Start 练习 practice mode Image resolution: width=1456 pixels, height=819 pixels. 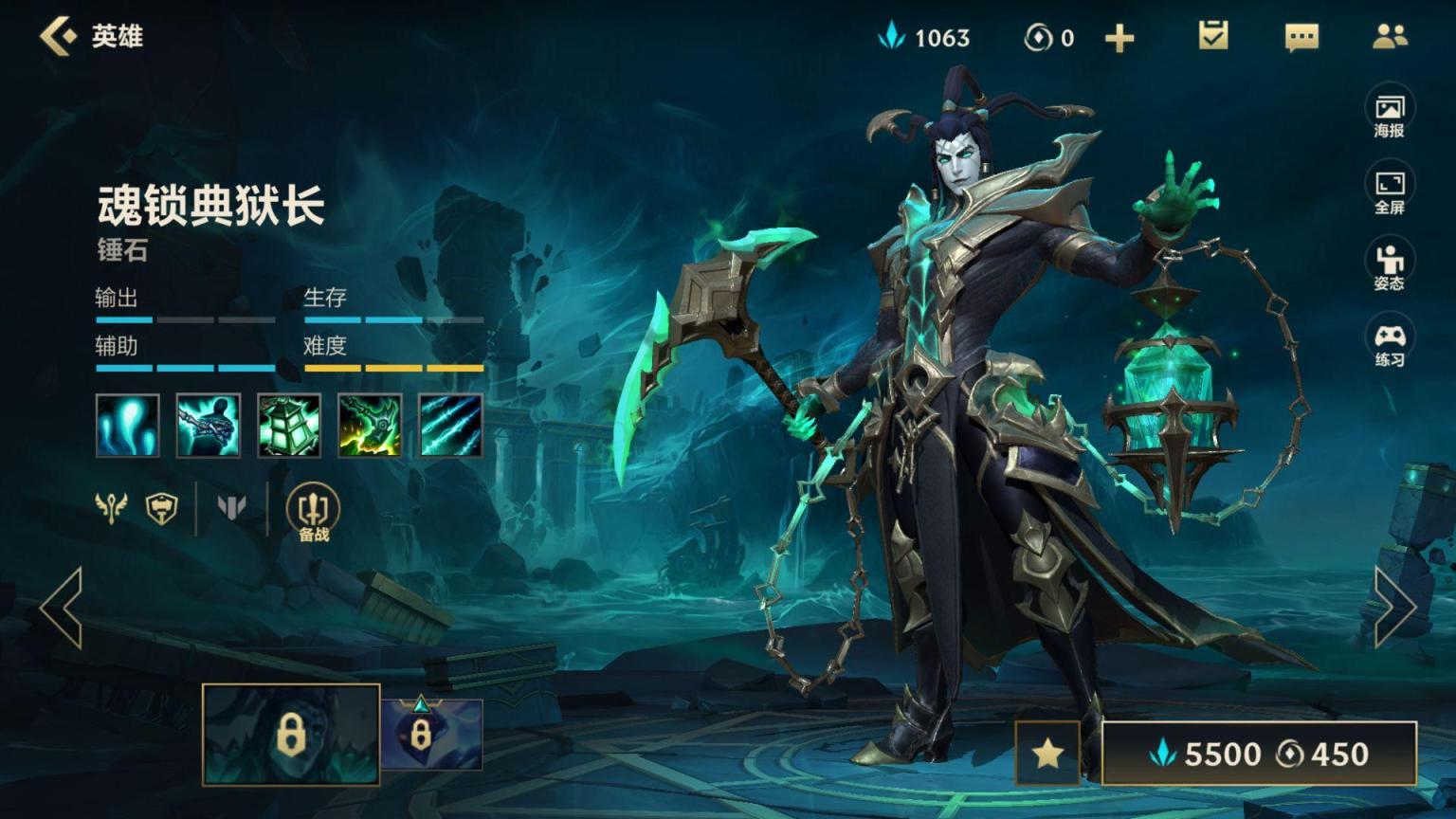click(1389, 344)
